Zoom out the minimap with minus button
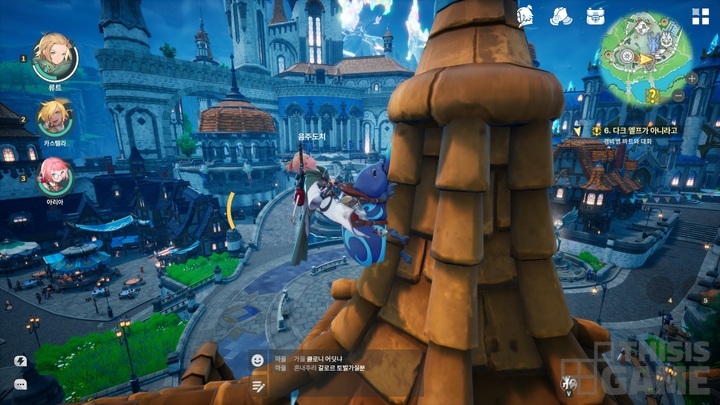Screen dimensions: 720x405 (x=679, y=95)
